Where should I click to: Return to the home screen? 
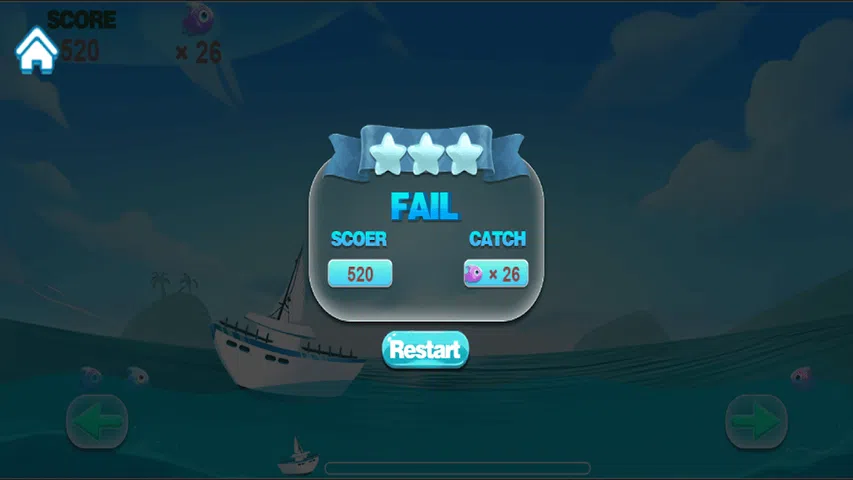click(37, 50)
